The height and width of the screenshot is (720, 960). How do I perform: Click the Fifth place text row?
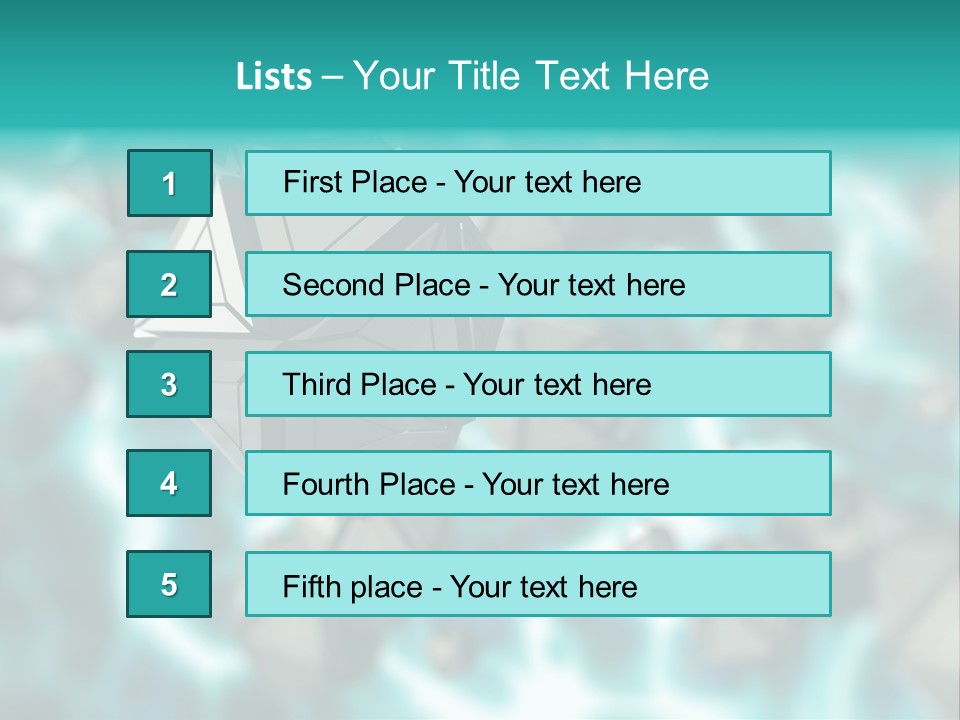pyautogui.click(x=538, y=584)
